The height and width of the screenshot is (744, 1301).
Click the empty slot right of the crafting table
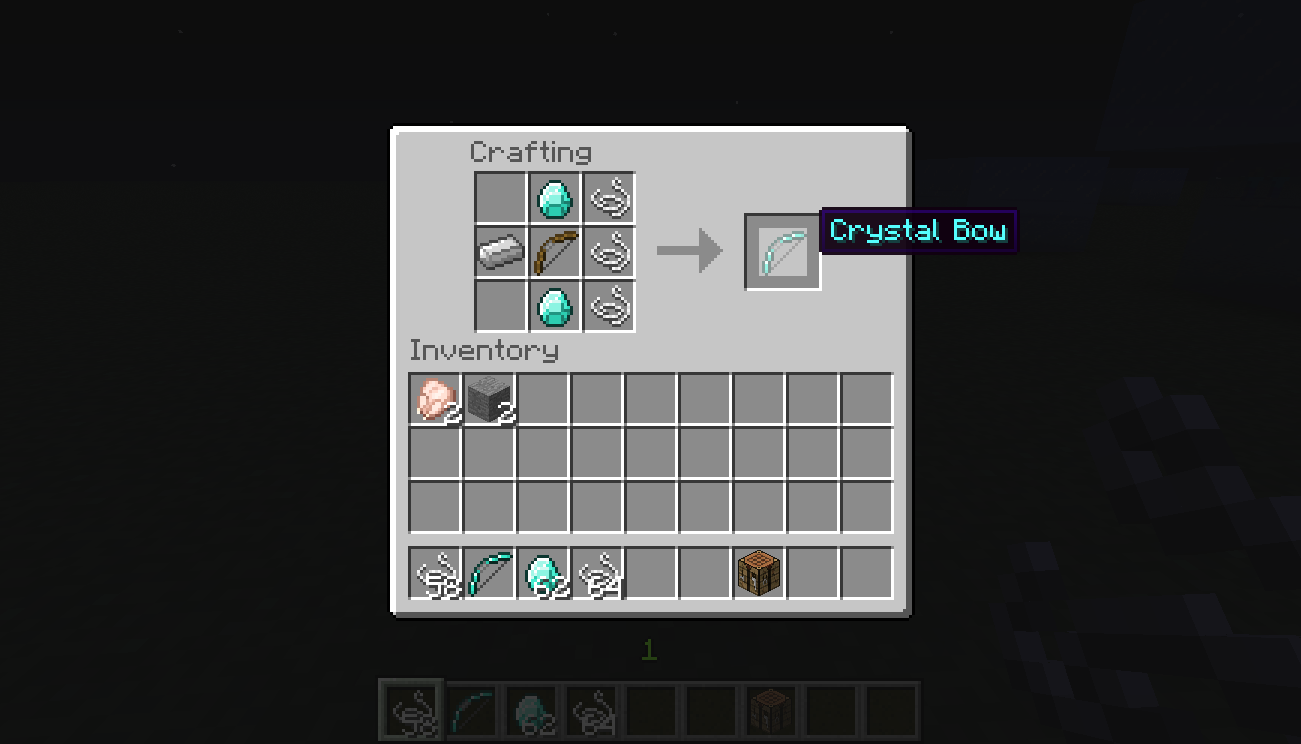coord(813,571)
